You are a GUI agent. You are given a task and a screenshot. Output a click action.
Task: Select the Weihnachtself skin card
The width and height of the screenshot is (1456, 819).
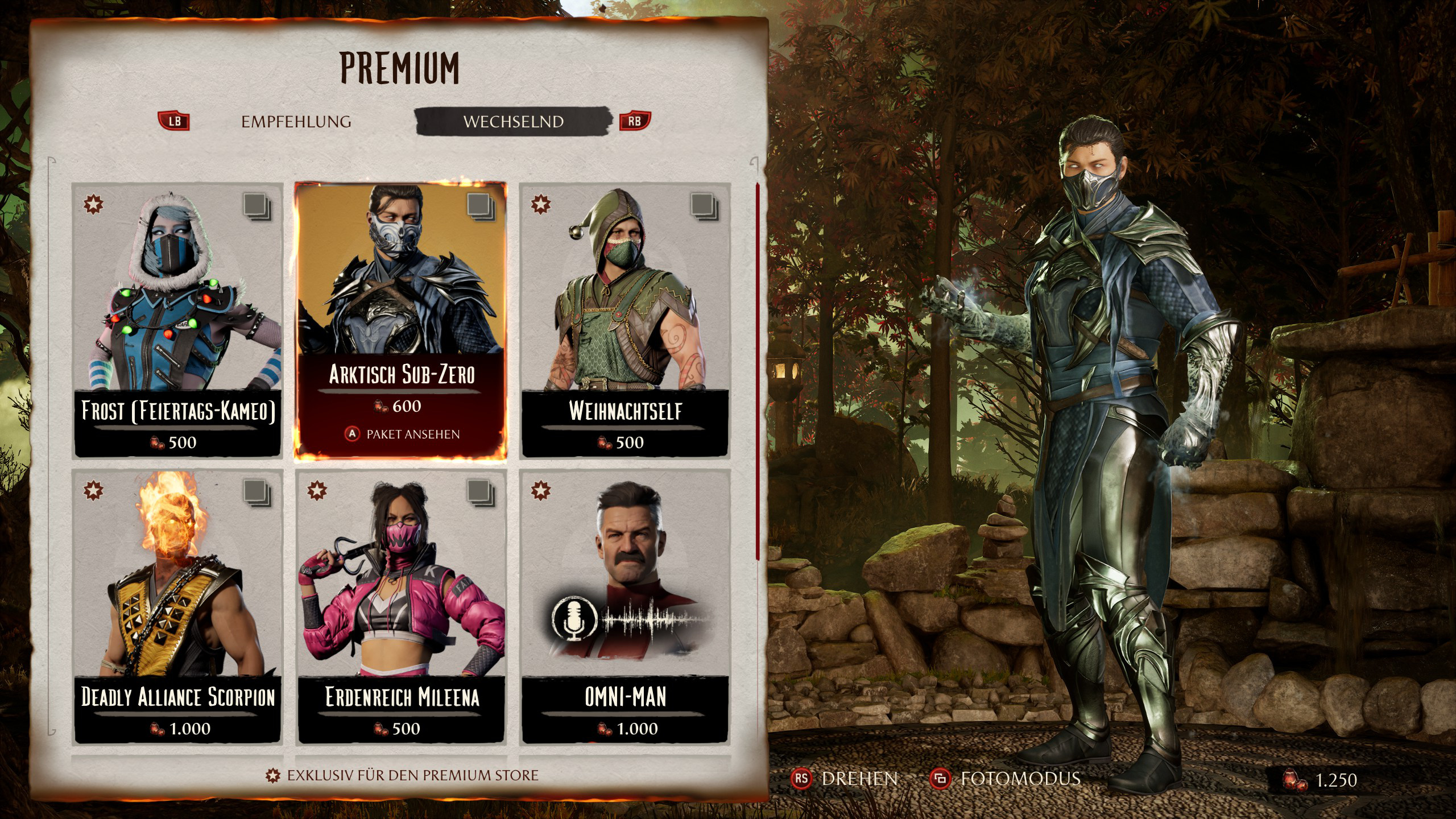pos(624,320)
